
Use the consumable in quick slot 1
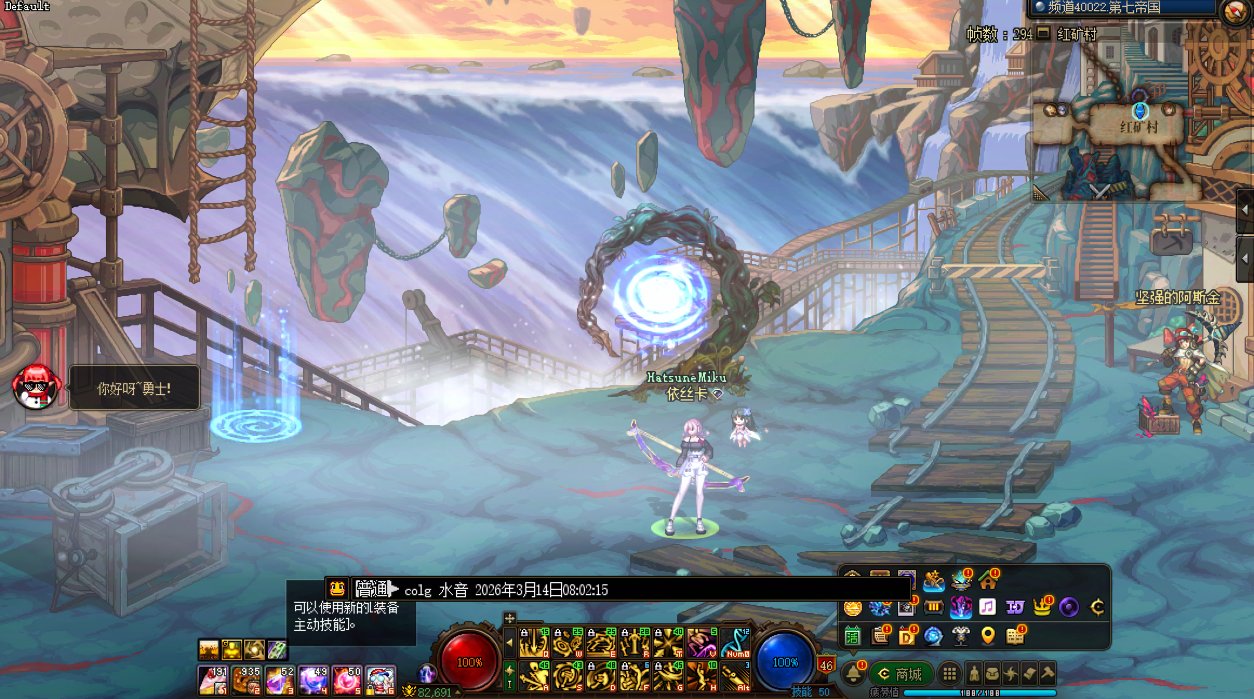[211, 680]
